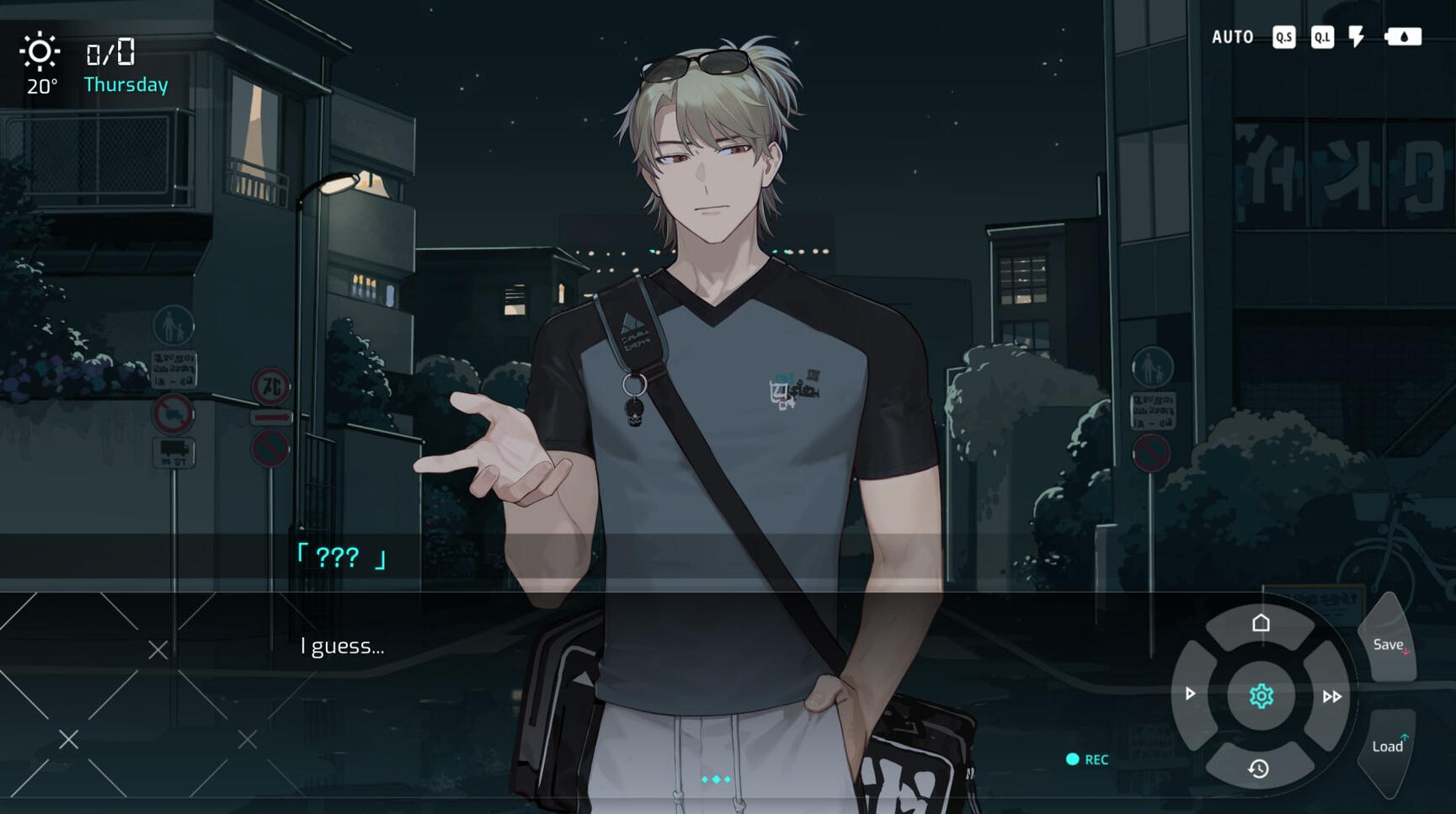Screen dimensions: 1456x814
Task: Click the REC indicator
Action: 1087,759
